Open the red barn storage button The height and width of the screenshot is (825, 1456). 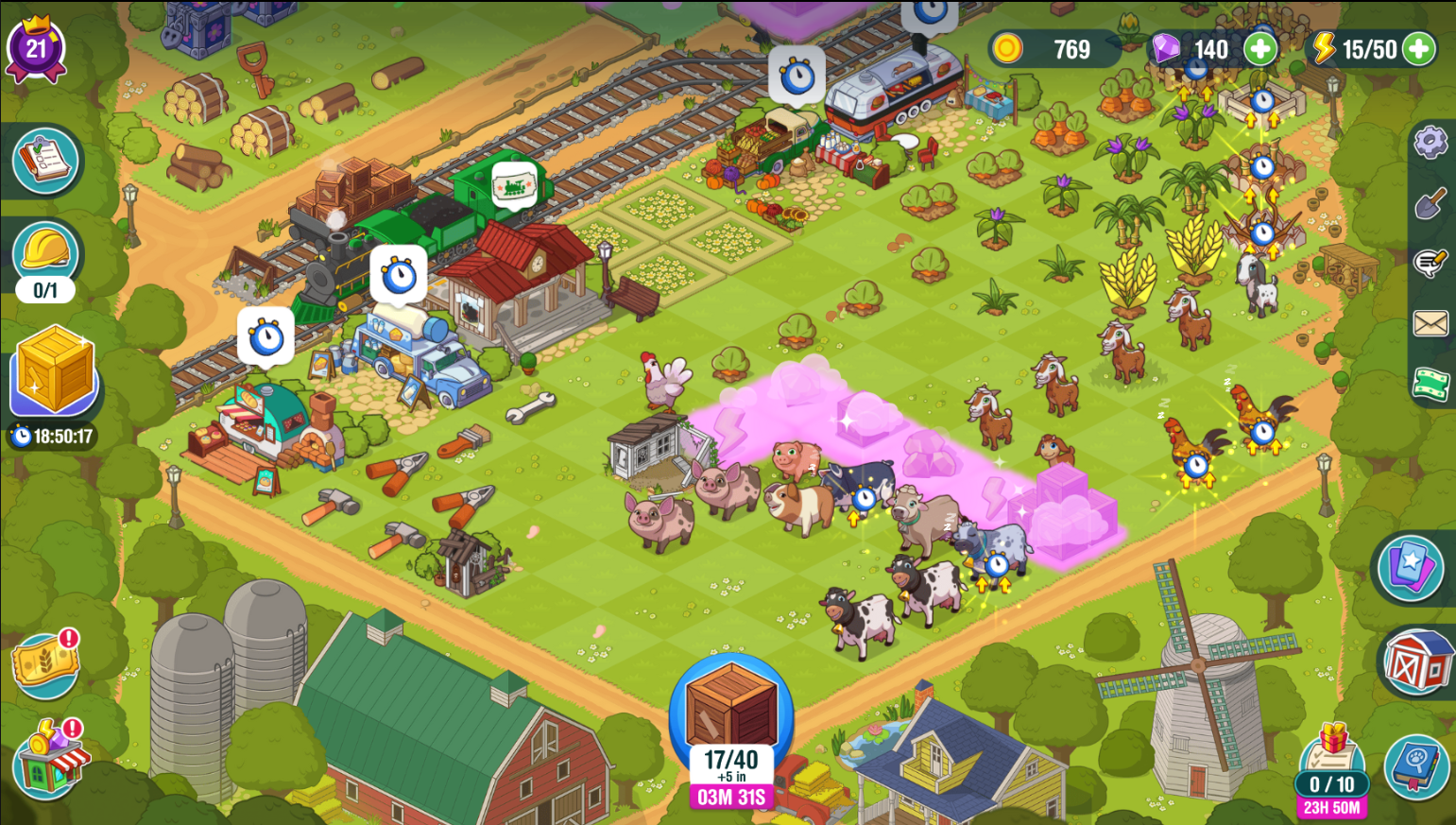pos(1417,662)
